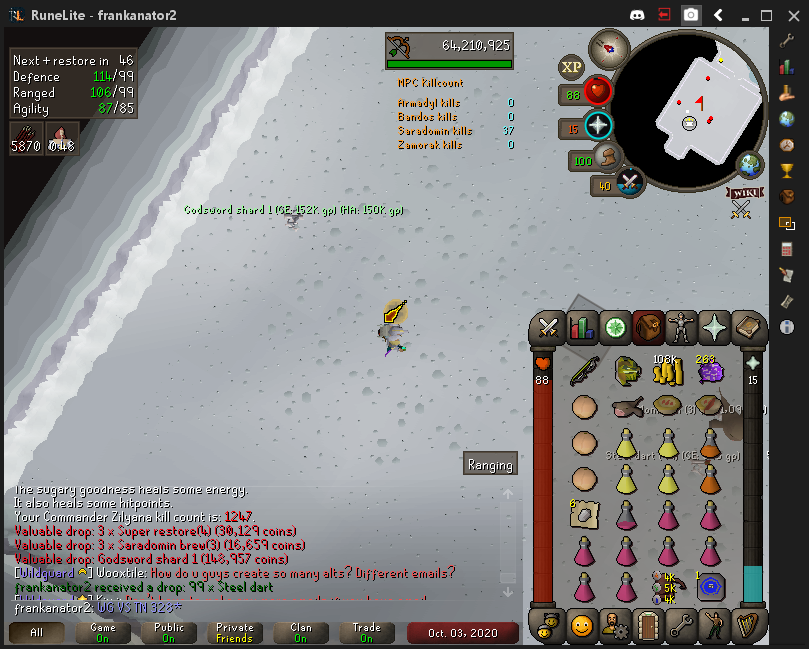Image resolution: width=809 pixels, height=649 pixels.
Task: Click the compass to face north
Action: pos(607,46)
